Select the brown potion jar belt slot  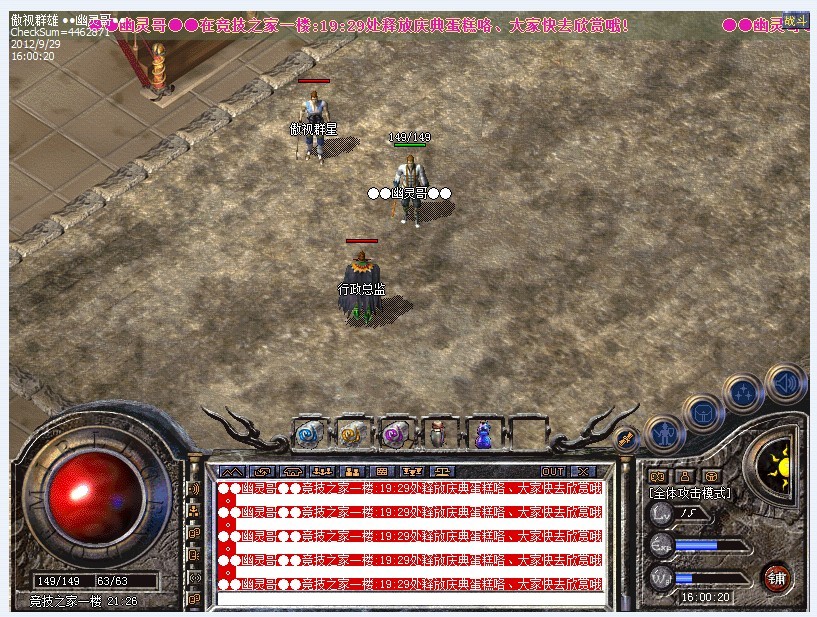(x=437, y=434)
